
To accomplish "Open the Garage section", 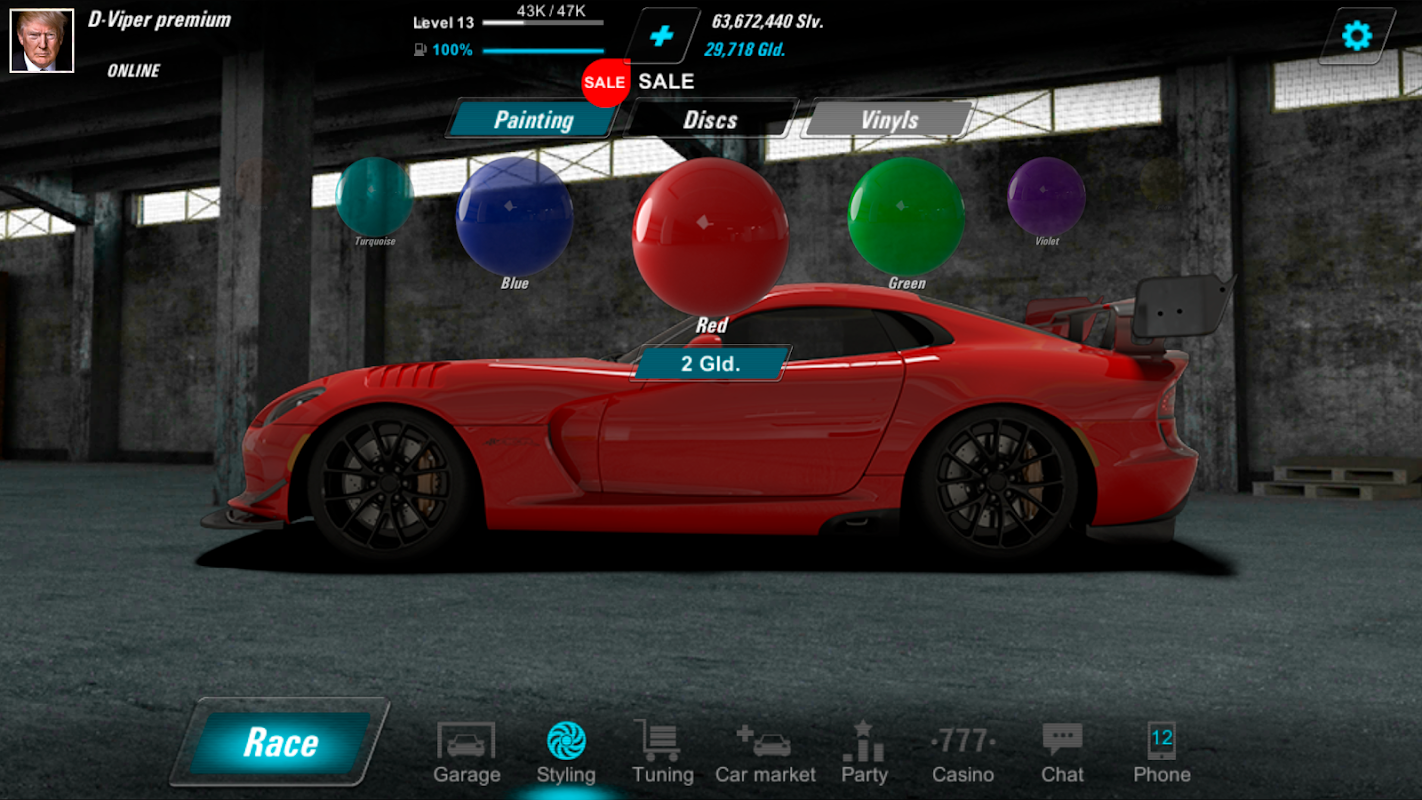I will (x=466, y=753).
